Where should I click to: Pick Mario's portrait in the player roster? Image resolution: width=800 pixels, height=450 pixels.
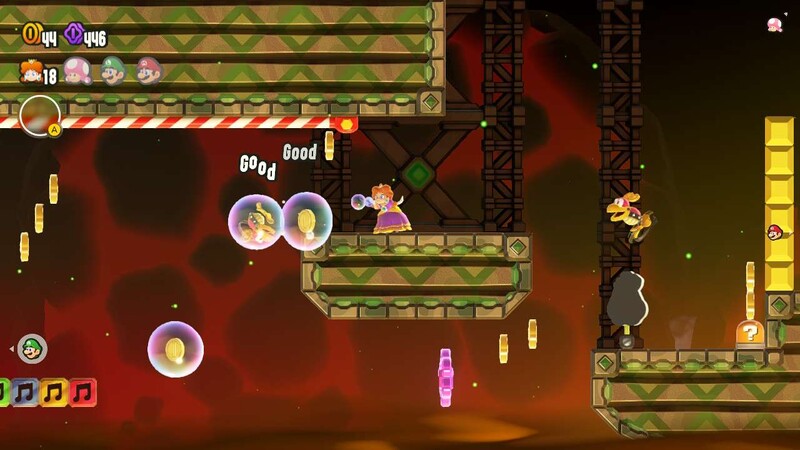coord(148,70)
